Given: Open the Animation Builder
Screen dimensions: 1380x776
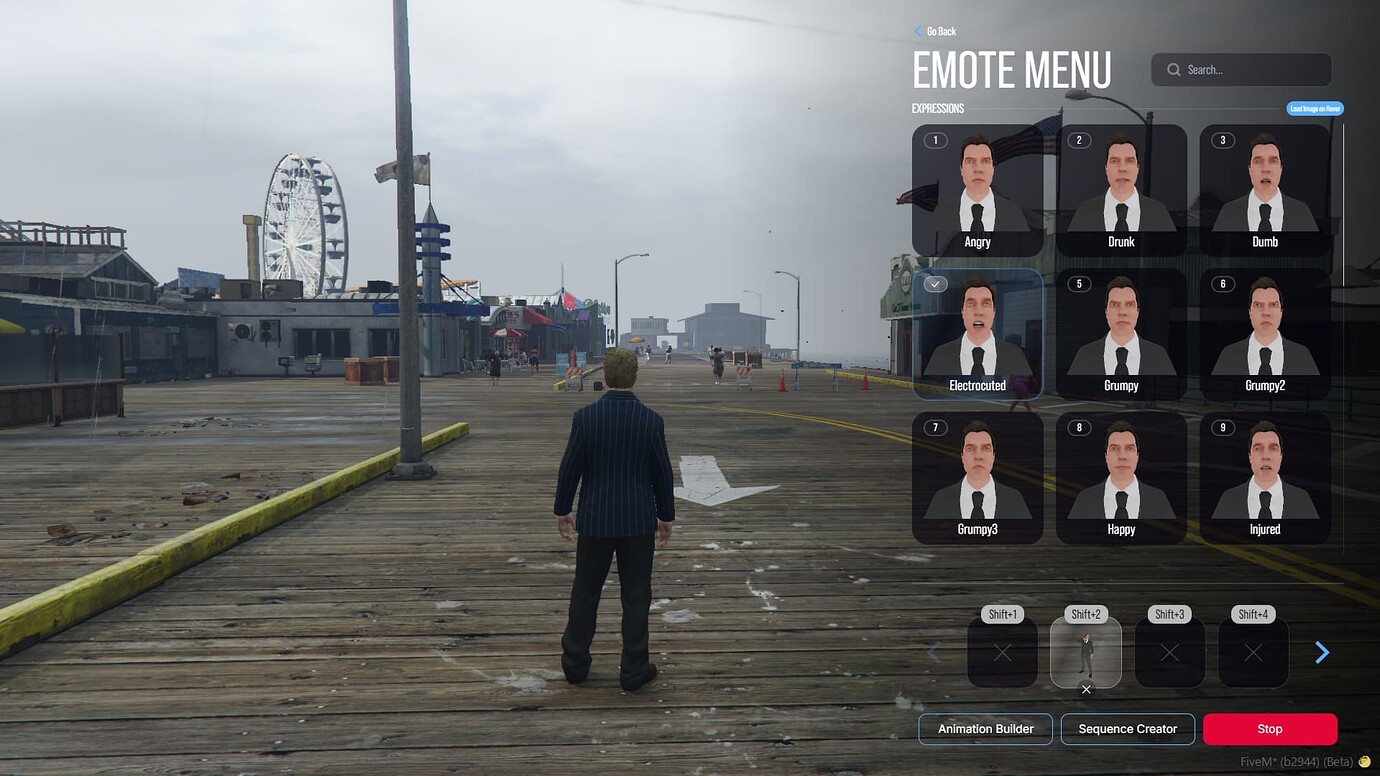Looking at the screenshot, I should tap(984, 728).
